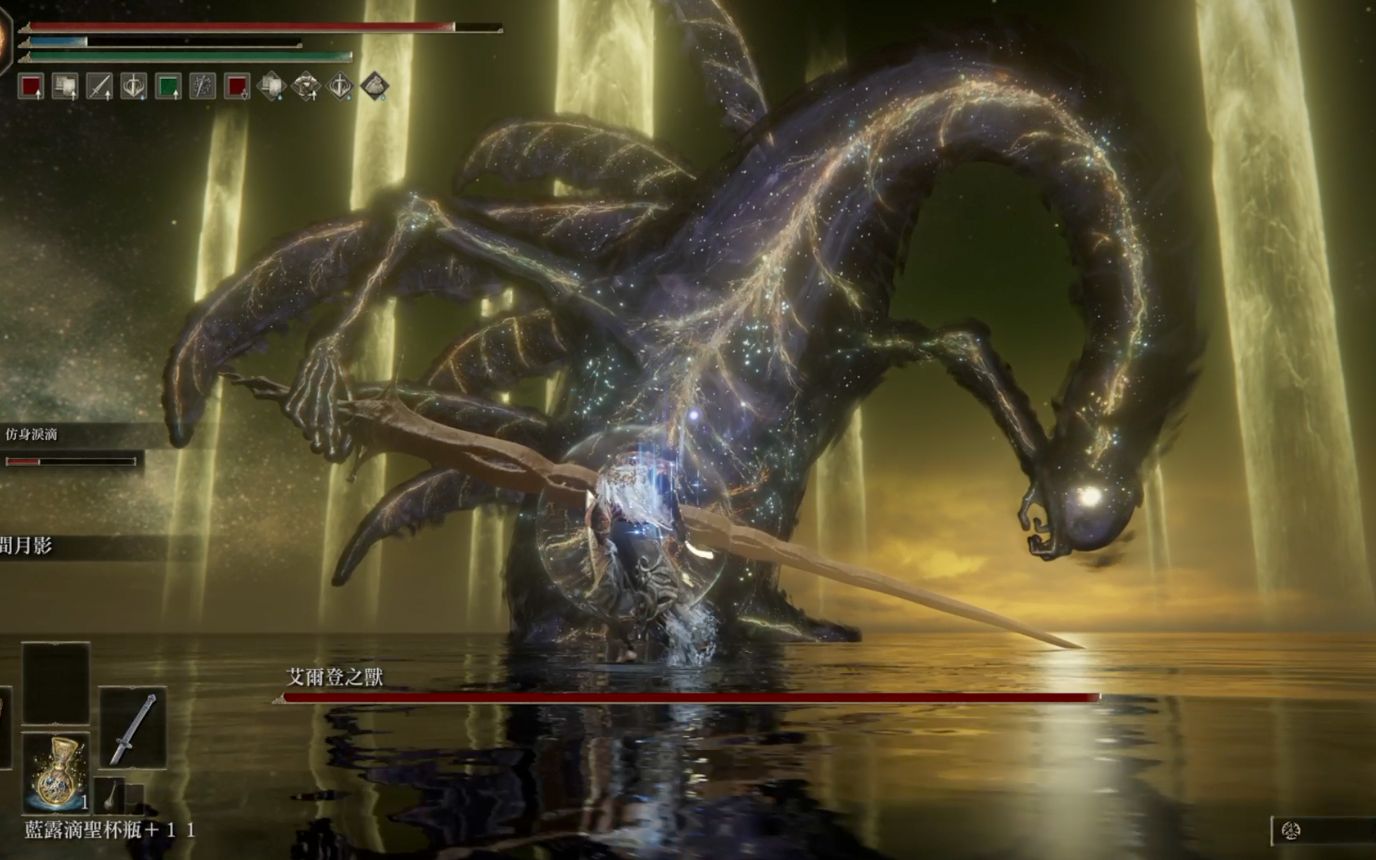Select the equipped sword weapon slot

tap(133, 727)
